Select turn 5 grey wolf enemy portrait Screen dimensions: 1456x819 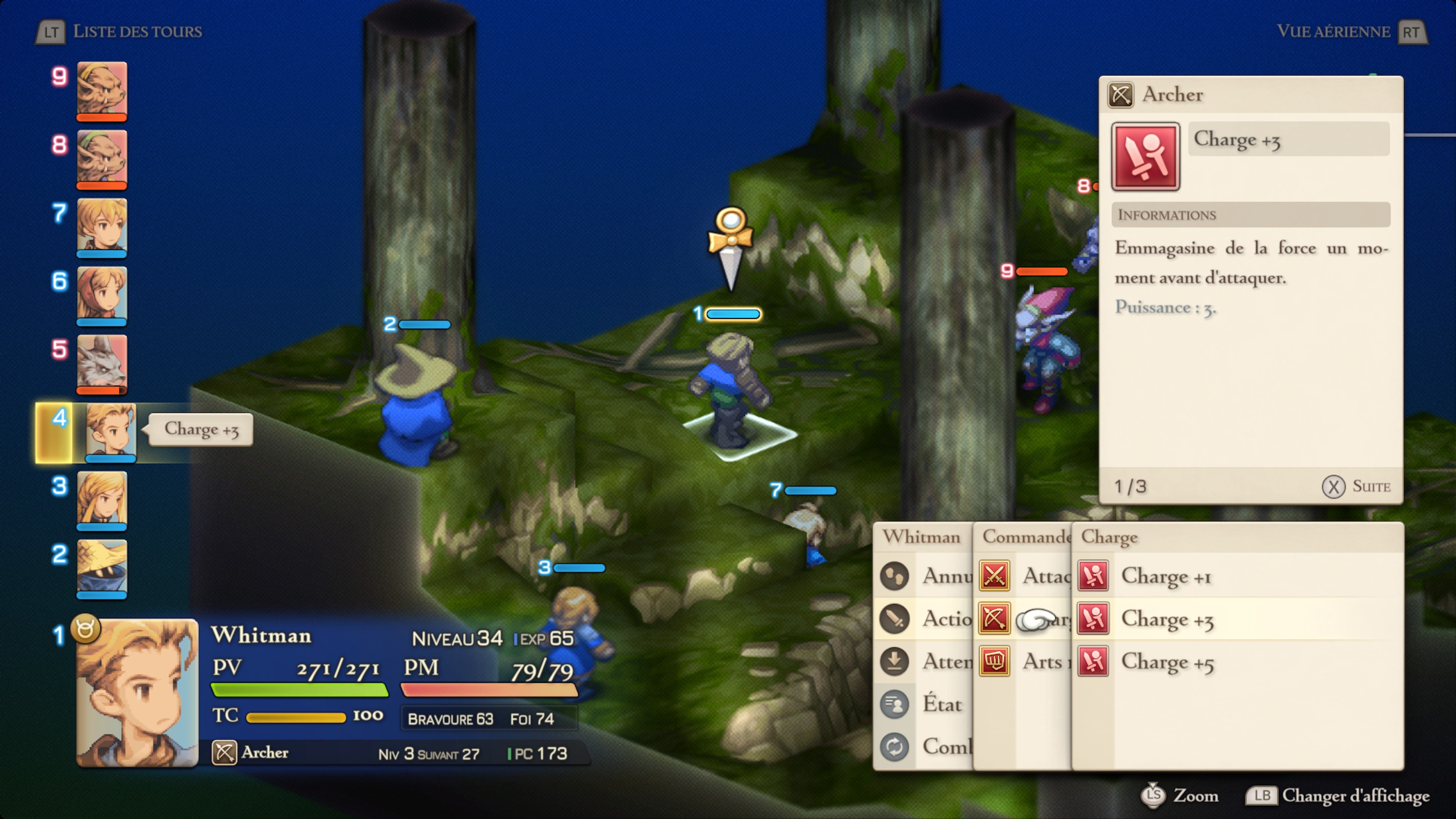tap(102, 362)
